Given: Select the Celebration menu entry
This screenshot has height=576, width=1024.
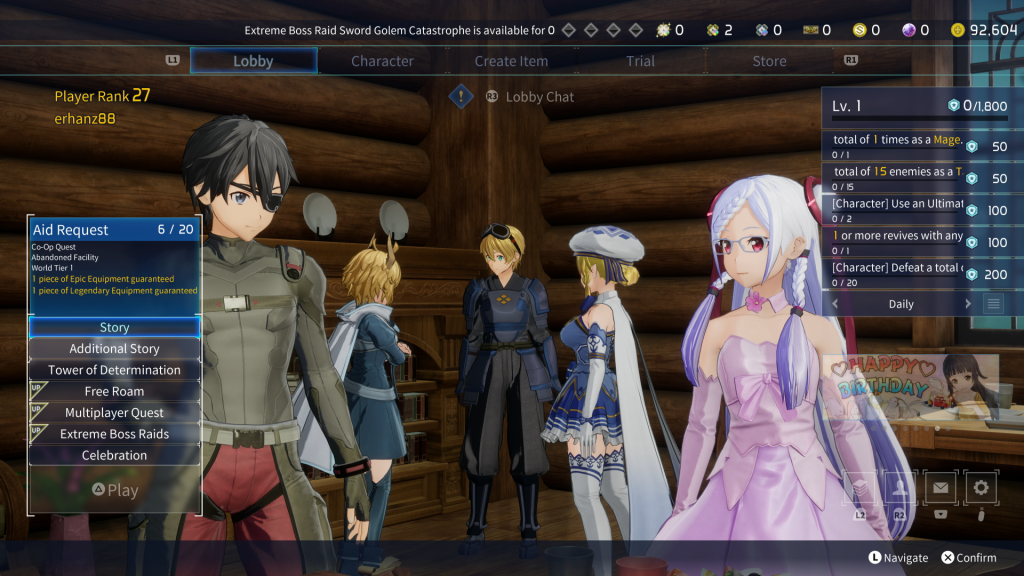Looking at the screenshot, I should [114, 455].
